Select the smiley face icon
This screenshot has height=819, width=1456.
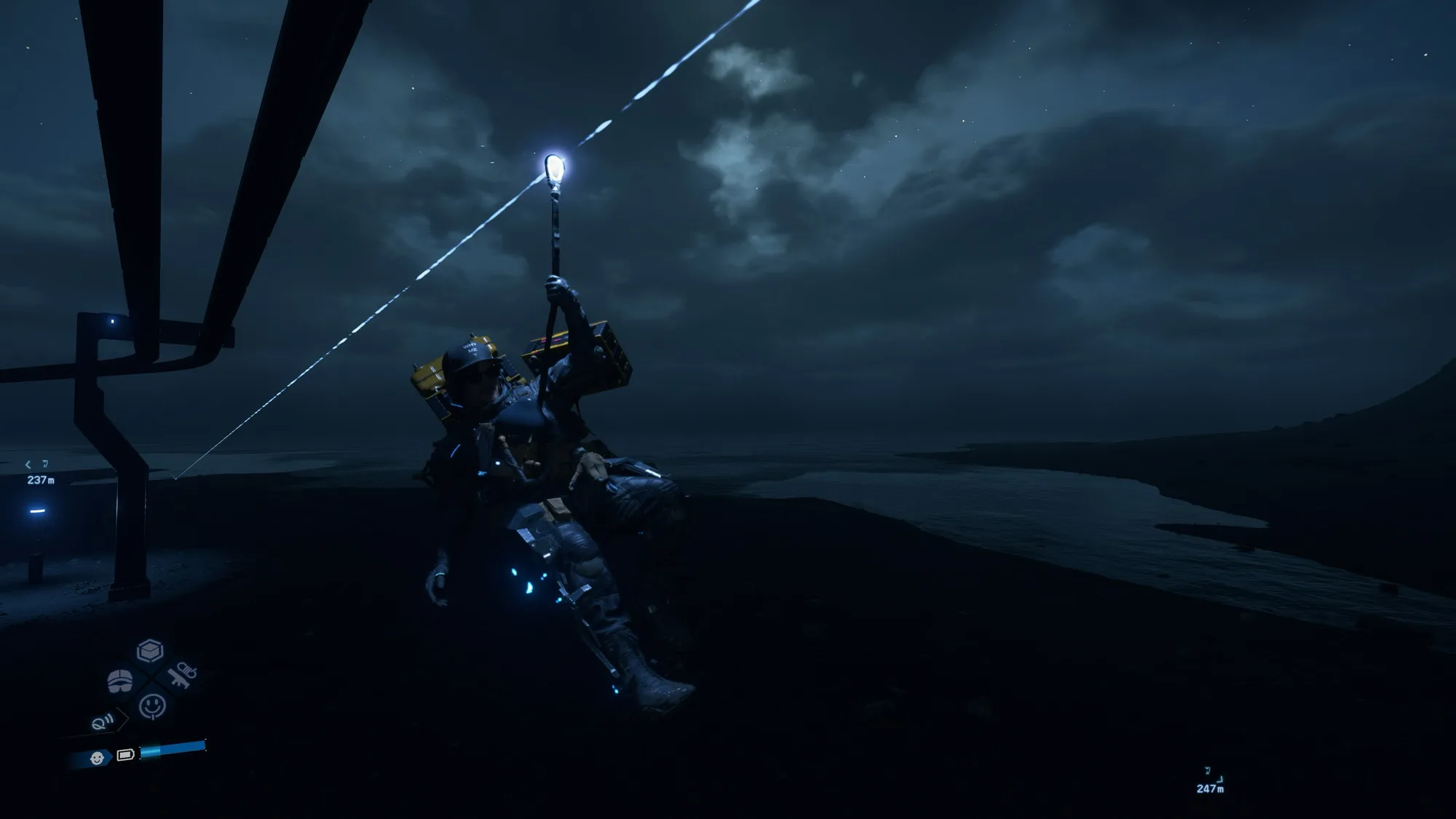[152, 705]
